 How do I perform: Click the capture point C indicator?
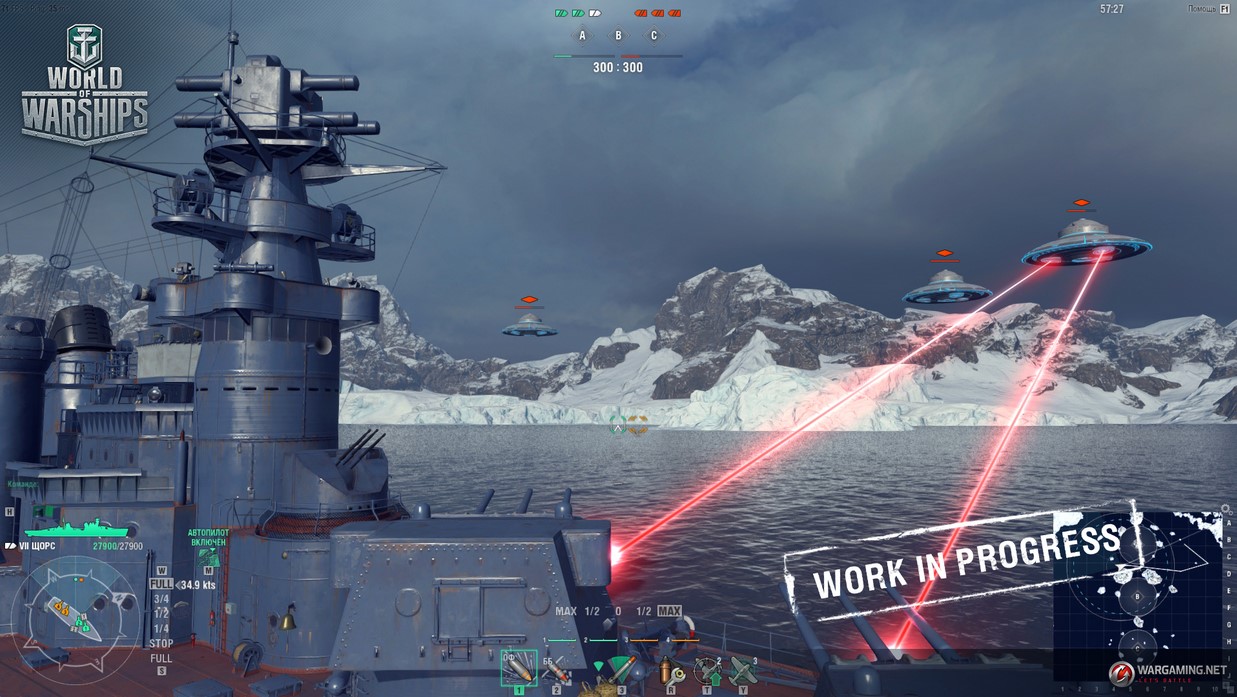click(654, 36)
